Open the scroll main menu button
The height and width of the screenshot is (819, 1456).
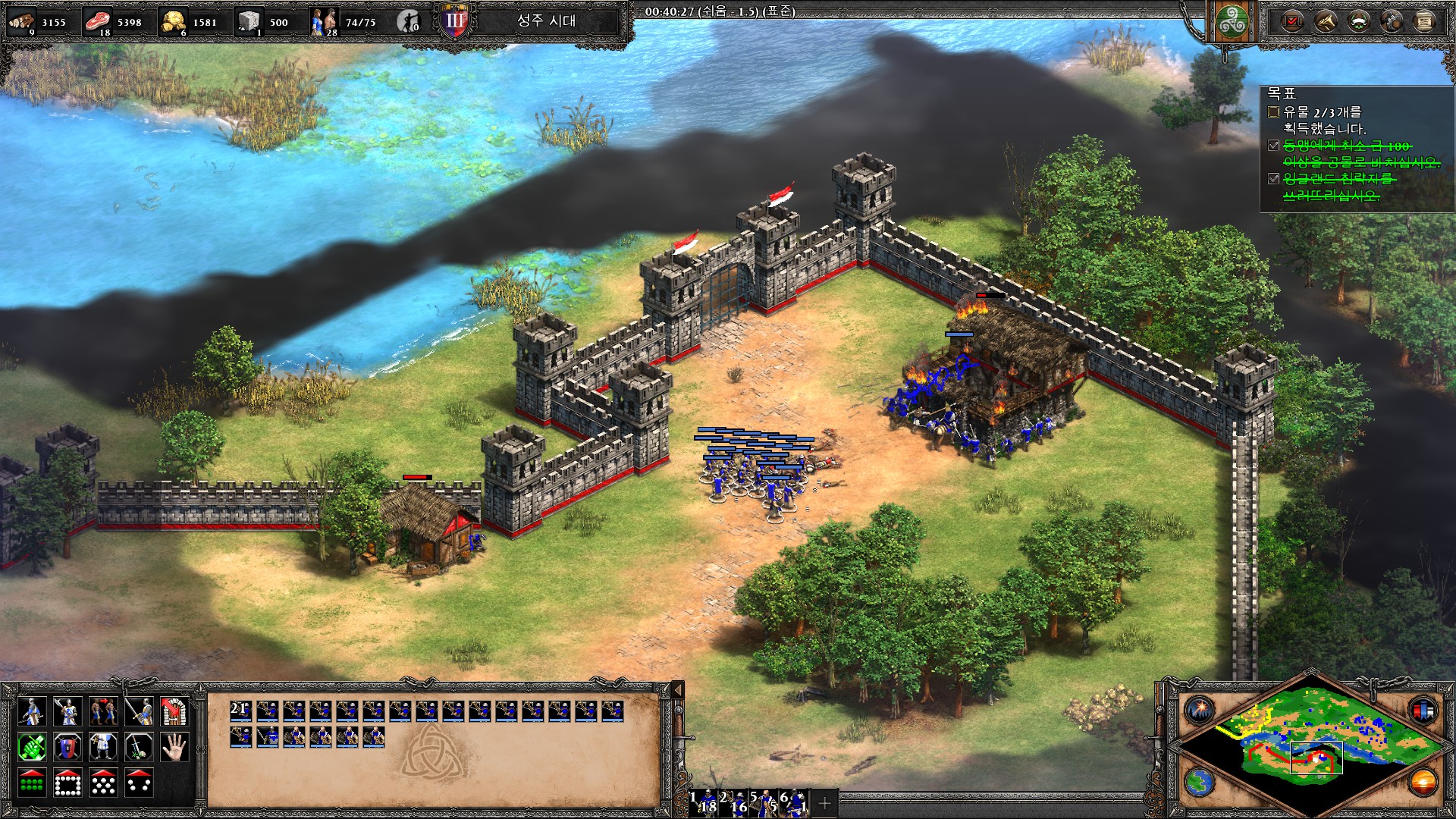[1424, 21]
